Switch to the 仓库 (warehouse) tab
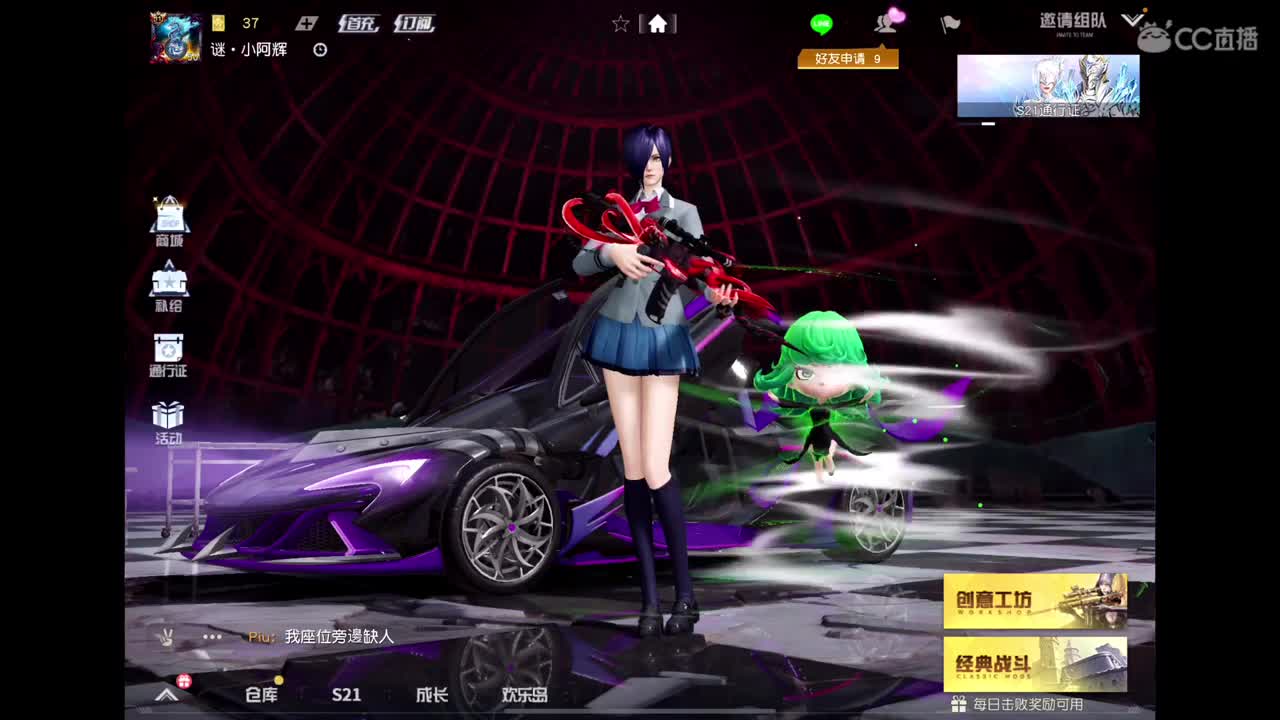 pyautogui.click(x=259, y=696)
